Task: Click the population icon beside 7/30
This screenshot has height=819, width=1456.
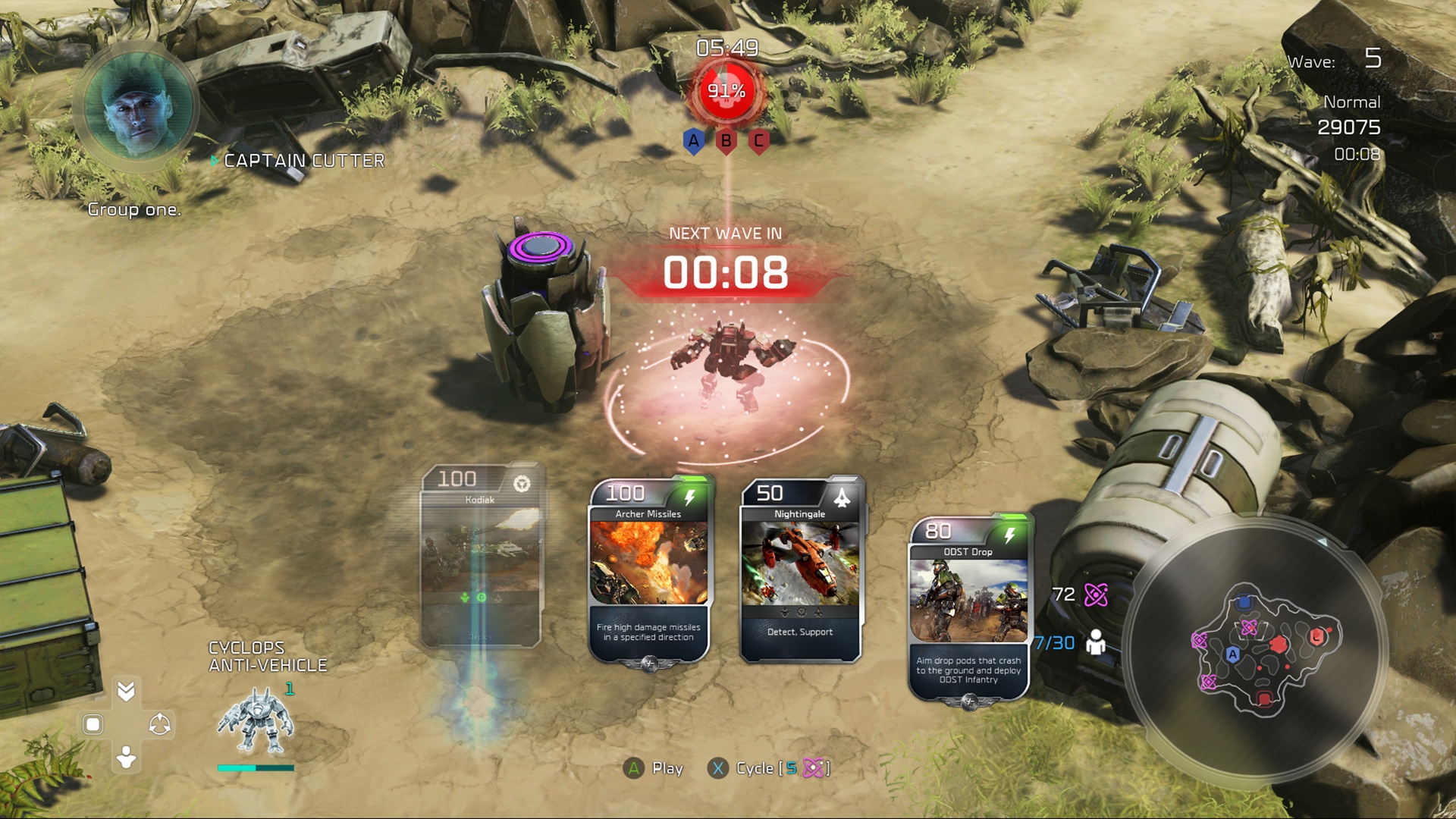Action: (1095, 643)
